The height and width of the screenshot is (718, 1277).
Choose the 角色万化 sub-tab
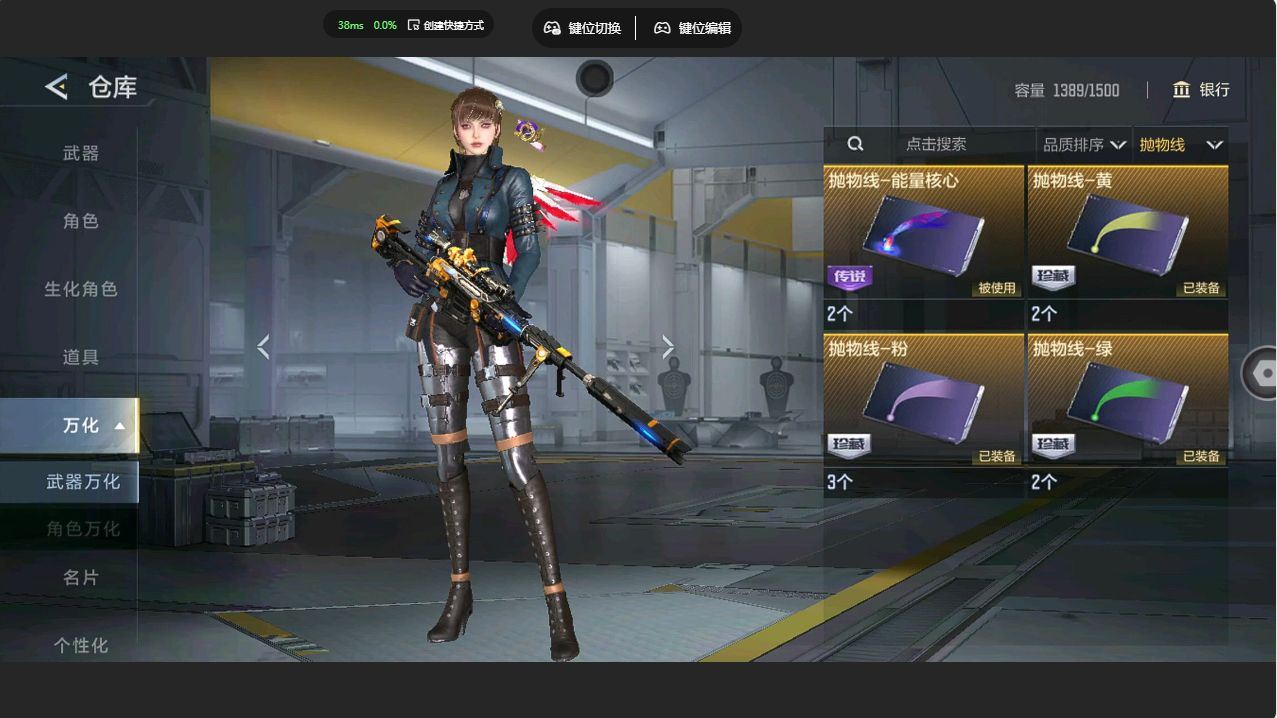coord(82,528)
